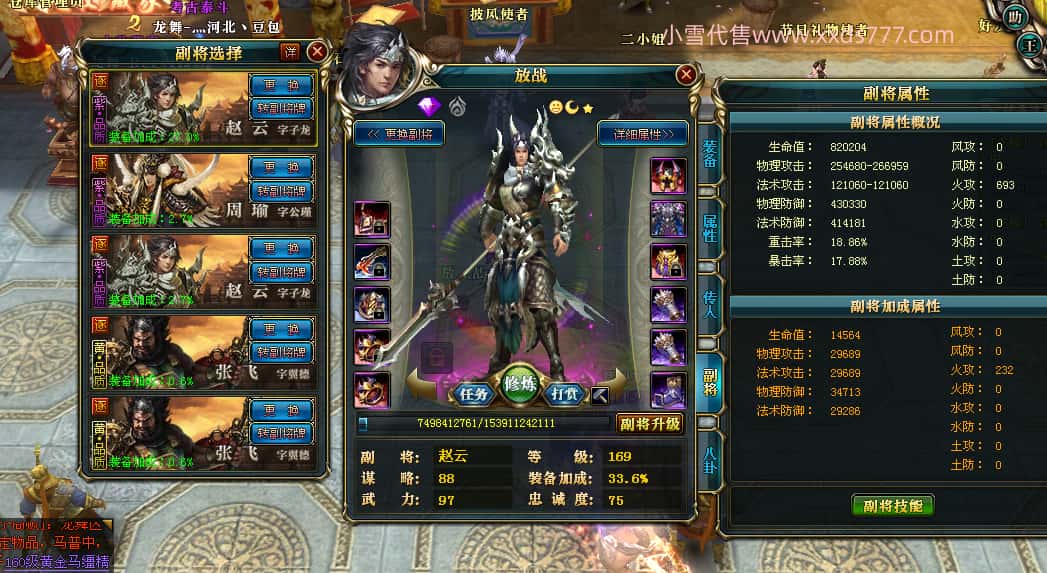
Task: Click the 副将升级 button
Action: pos(649,423)
